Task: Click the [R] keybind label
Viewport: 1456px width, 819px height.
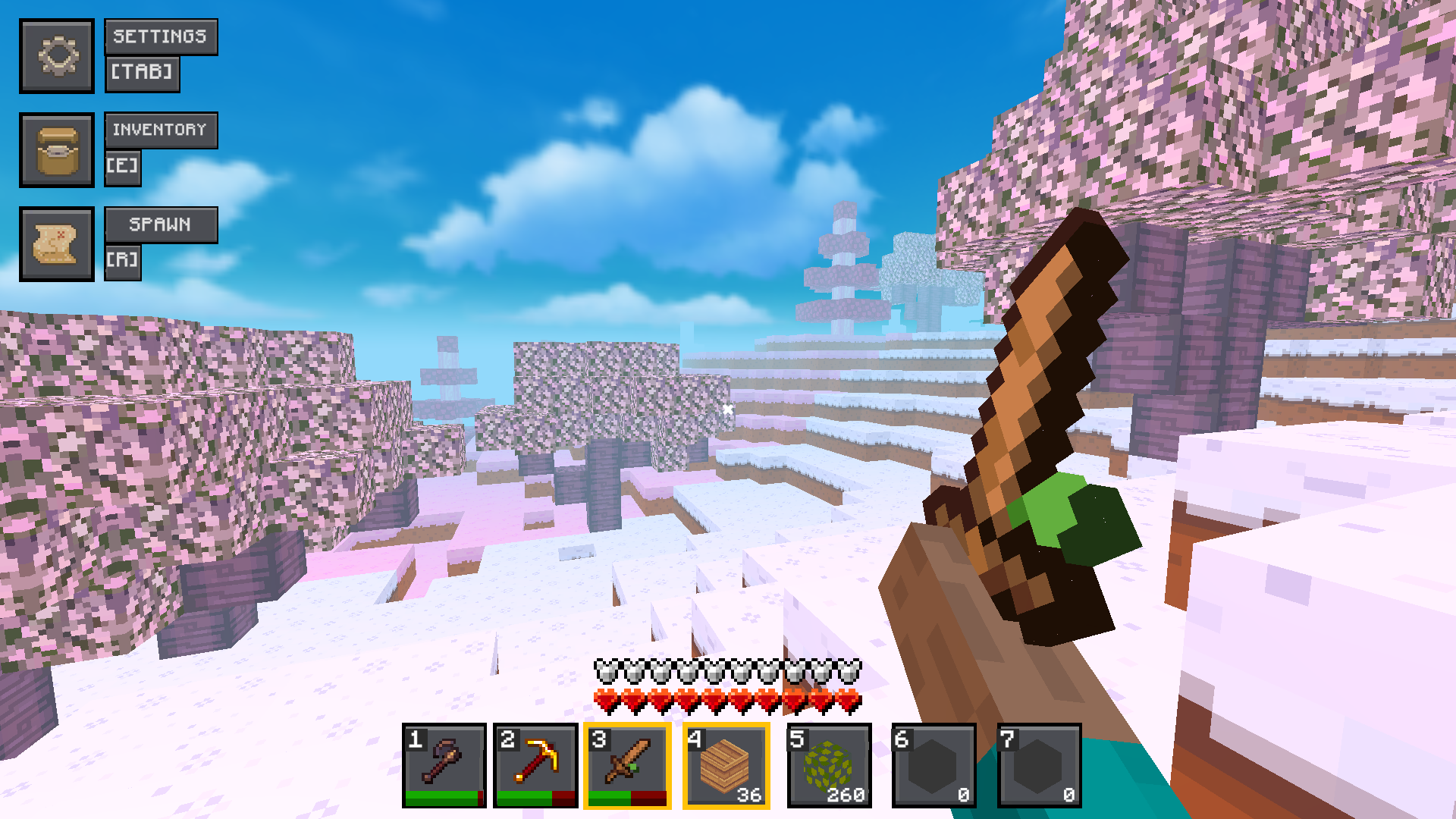Action: (123, 261)
